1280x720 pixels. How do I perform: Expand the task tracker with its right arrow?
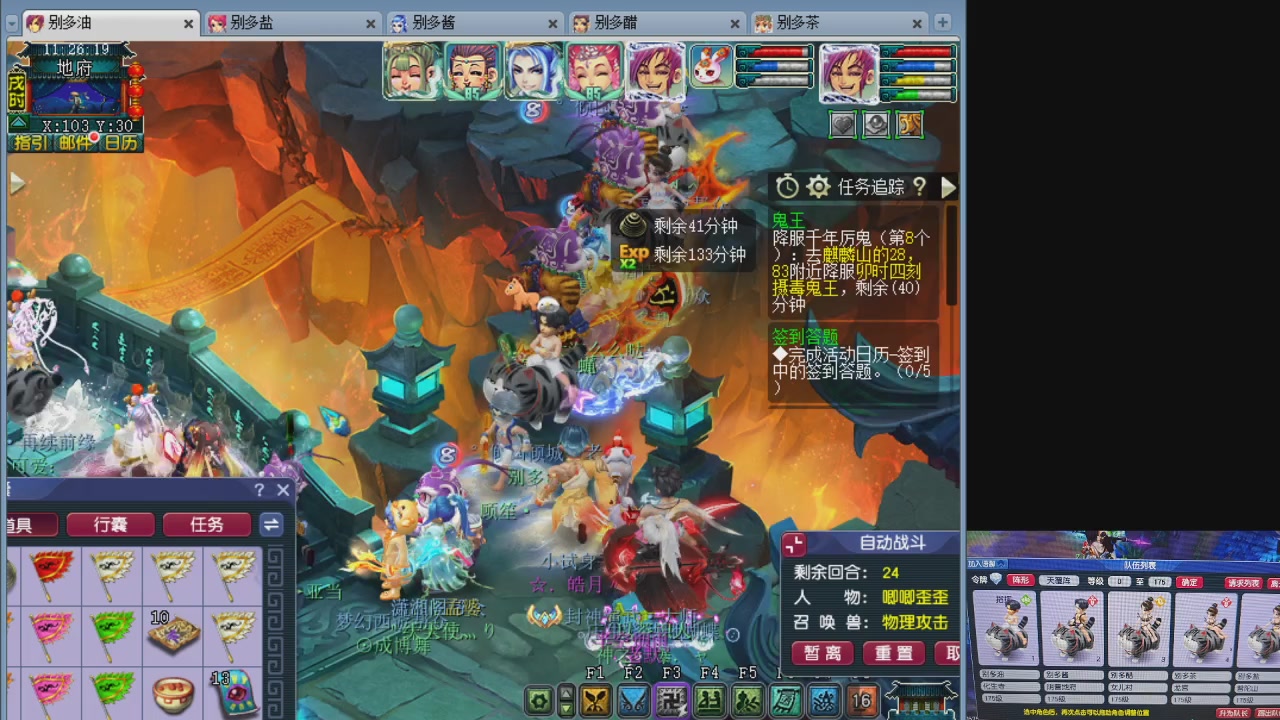click(x=948, y=187)
